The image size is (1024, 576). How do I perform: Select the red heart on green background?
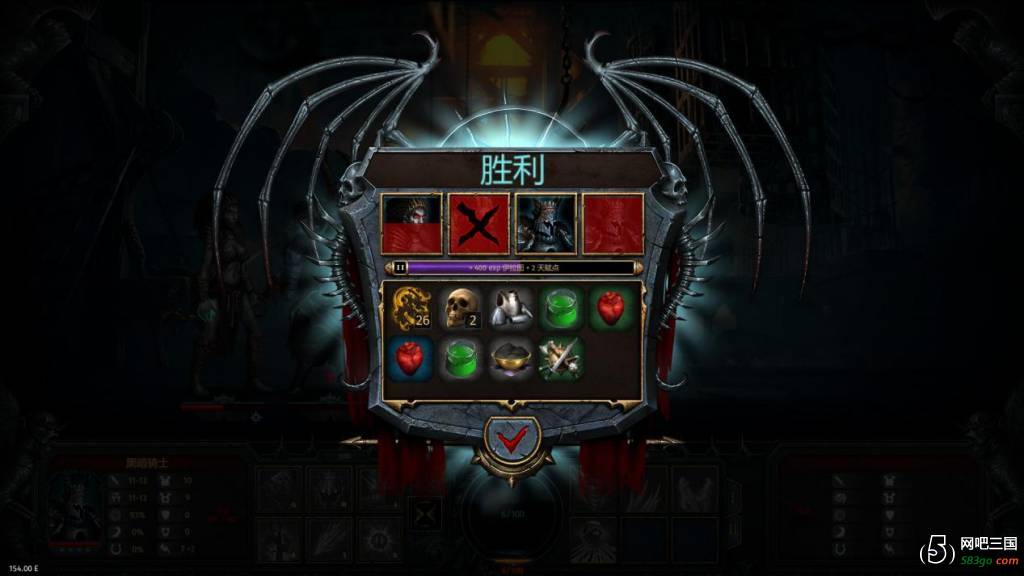click(x=611, y=308)
